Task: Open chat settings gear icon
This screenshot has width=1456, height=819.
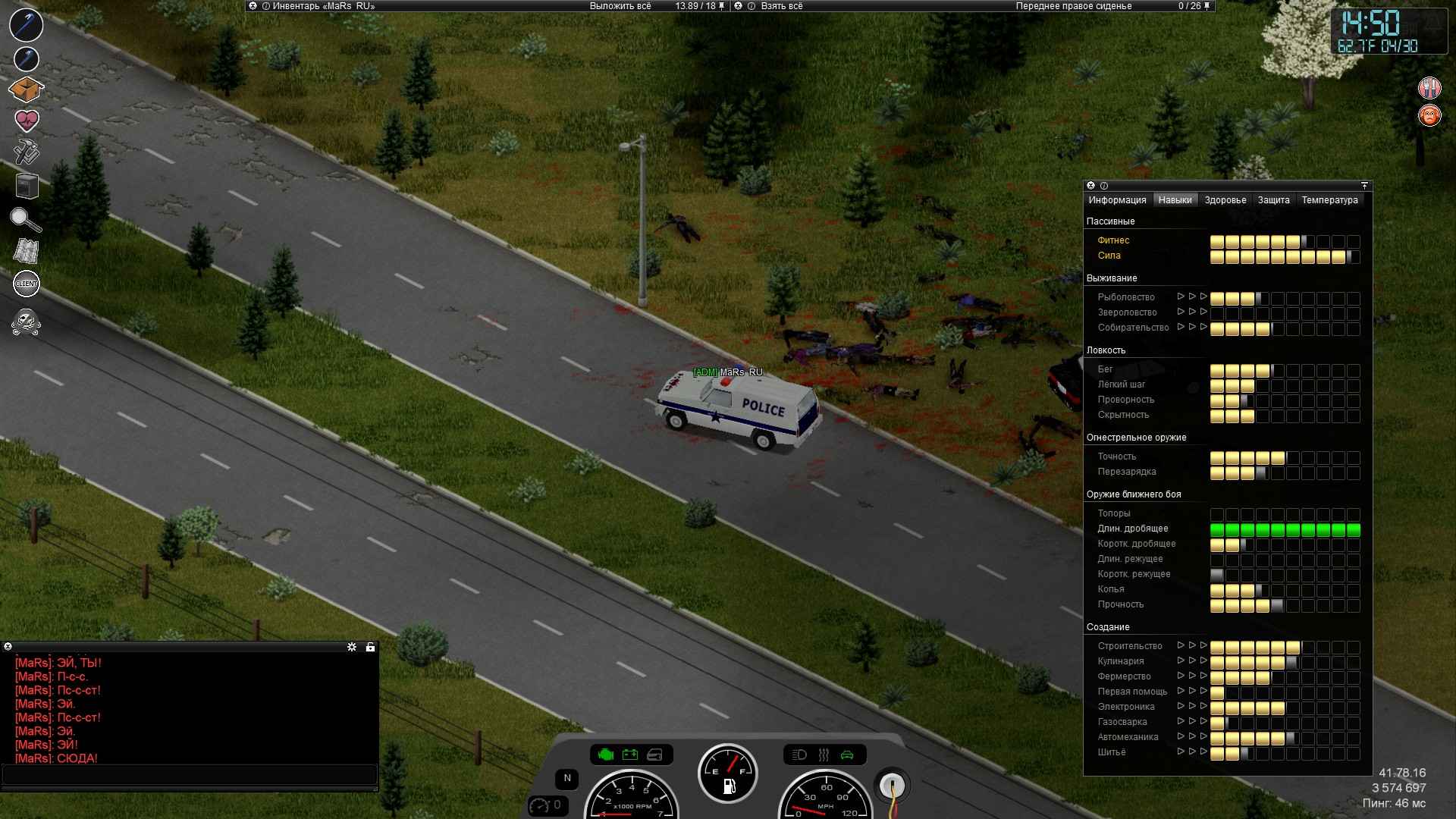Action: pos(352,647)
